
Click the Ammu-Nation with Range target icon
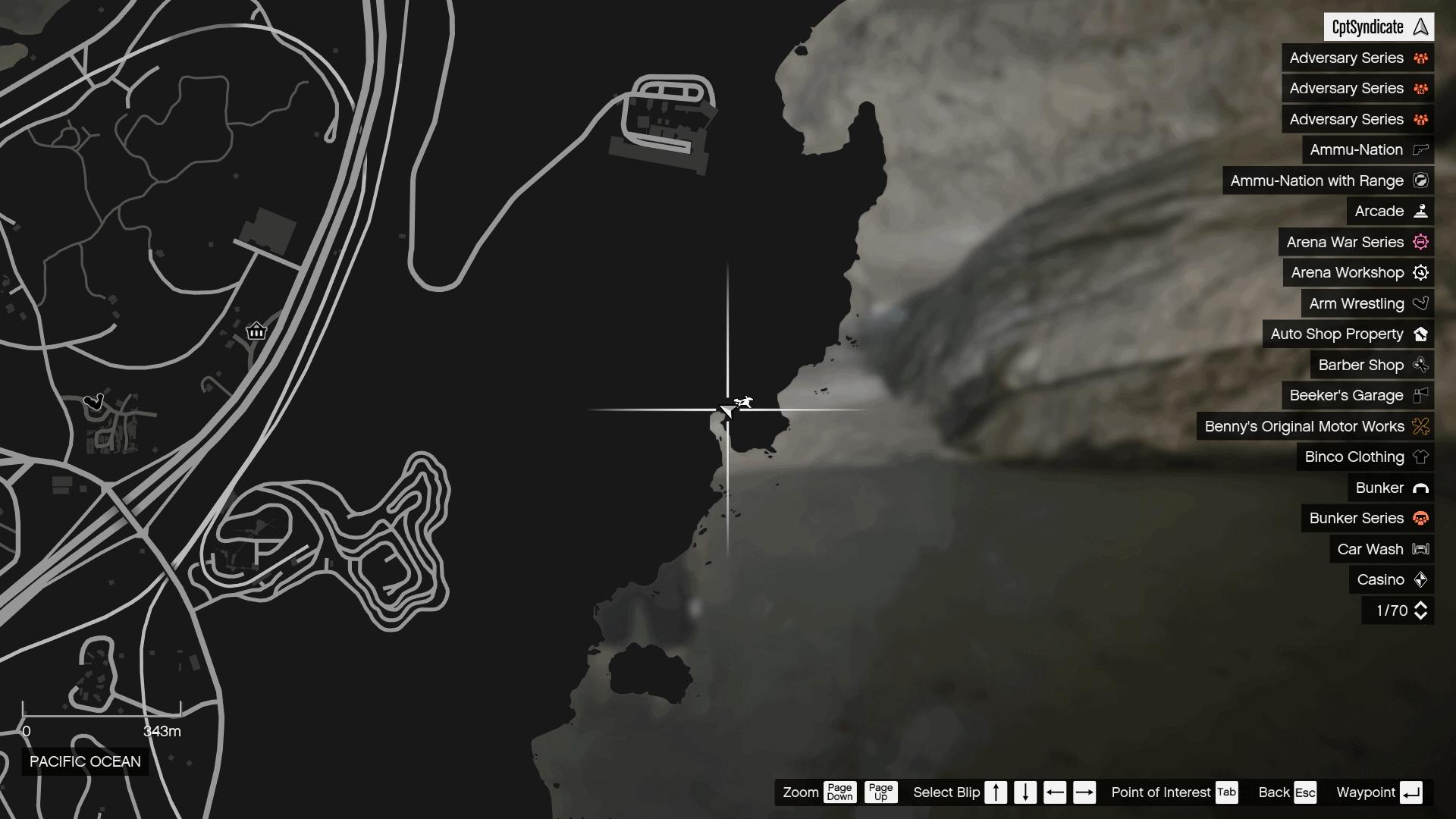pos(1419,180)
